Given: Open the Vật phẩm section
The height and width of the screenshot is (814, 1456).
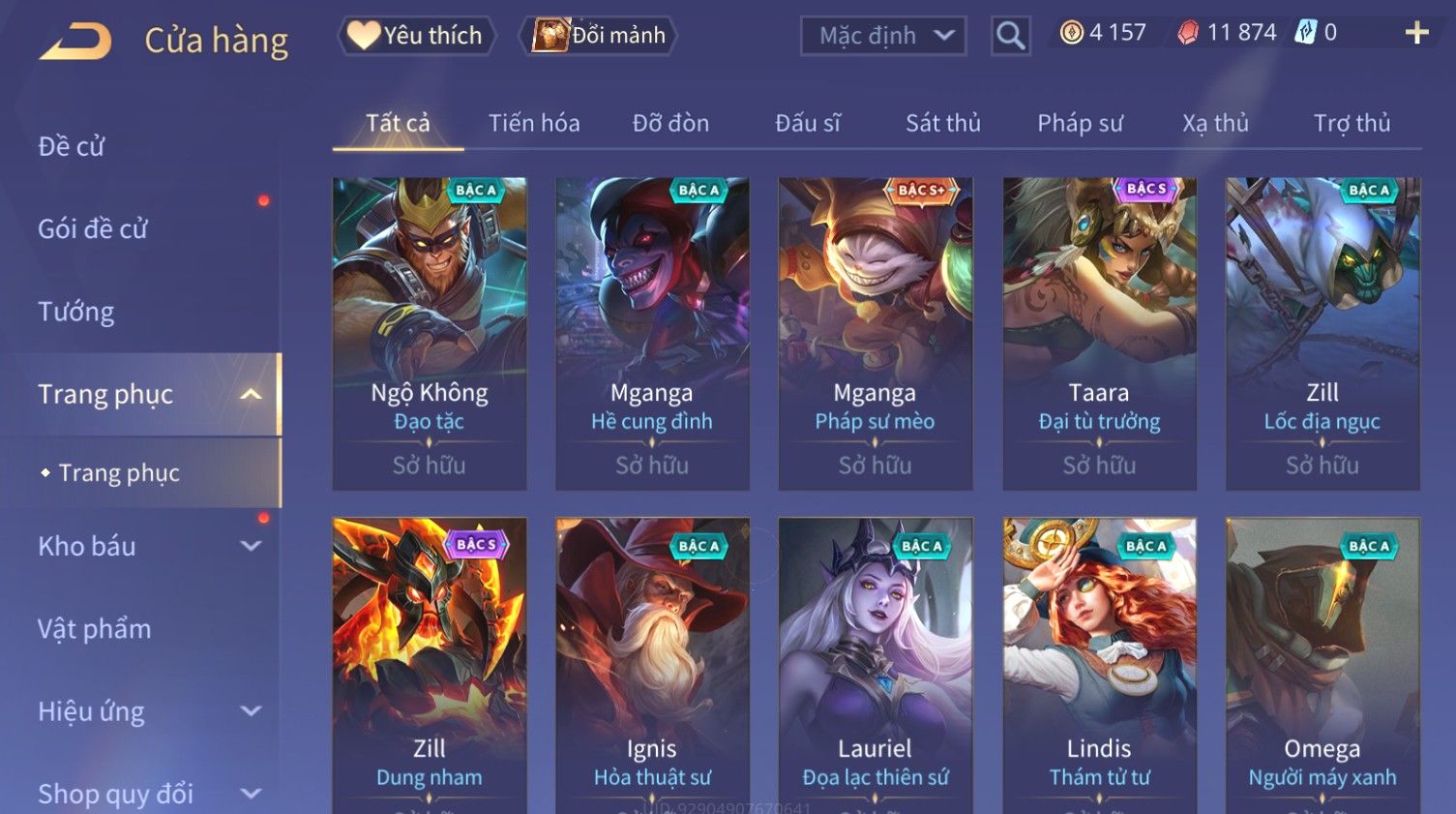Looking at the screenshot, I should (x=95, y=629).
